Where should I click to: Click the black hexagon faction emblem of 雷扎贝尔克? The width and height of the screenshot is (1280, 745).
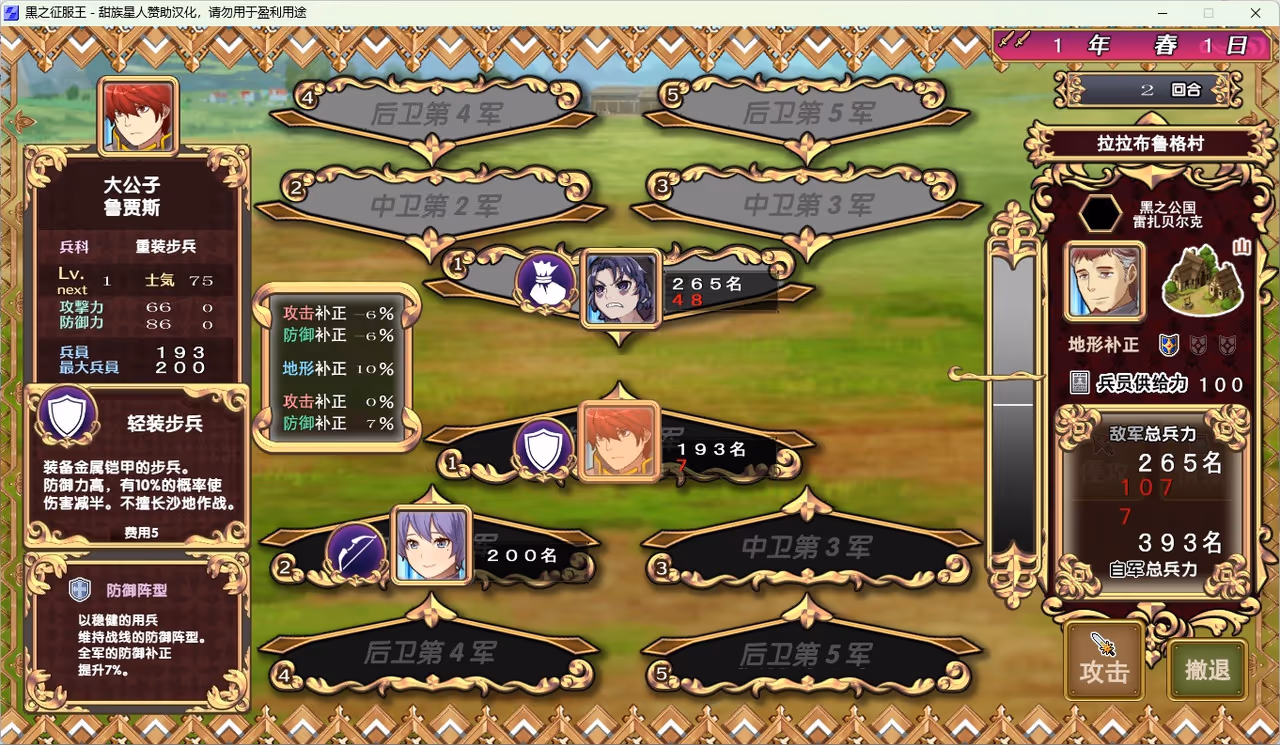tap(1103, 210)
